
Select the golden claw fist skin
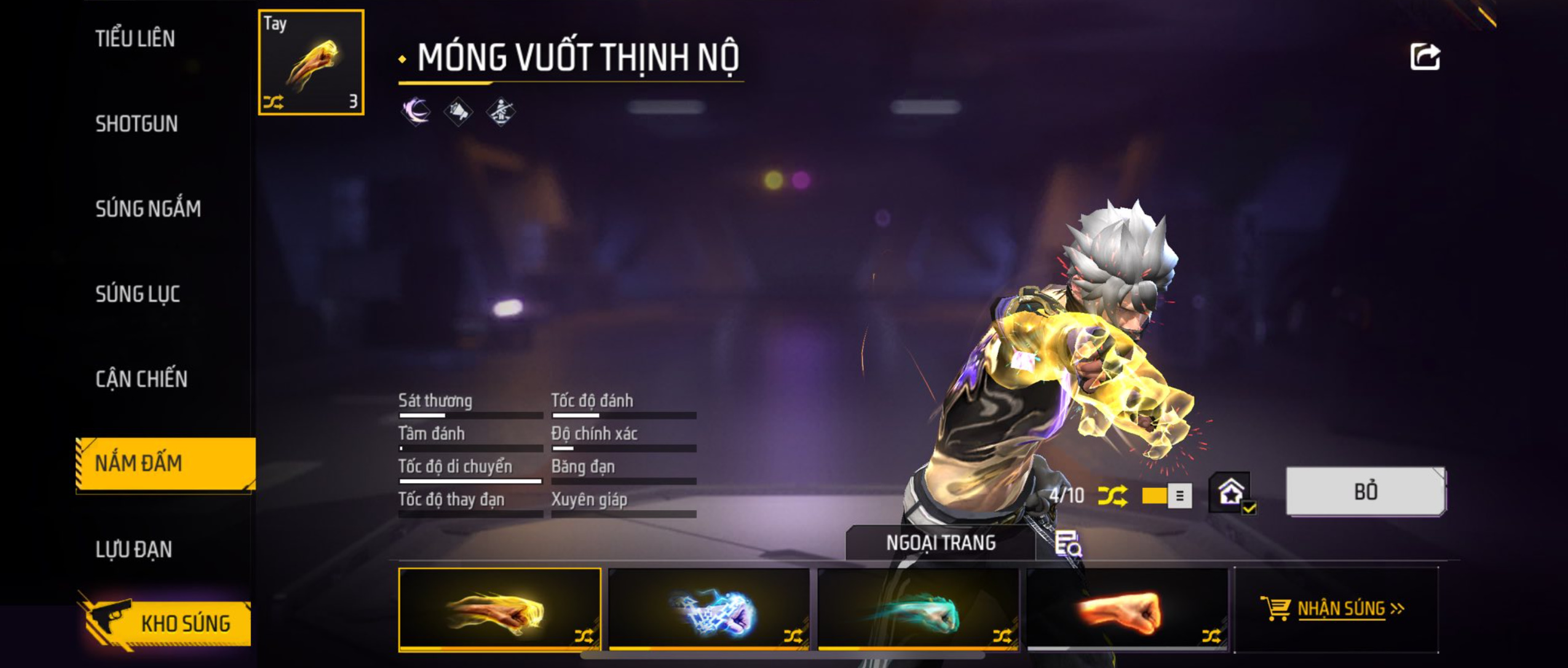coord(499,608)
